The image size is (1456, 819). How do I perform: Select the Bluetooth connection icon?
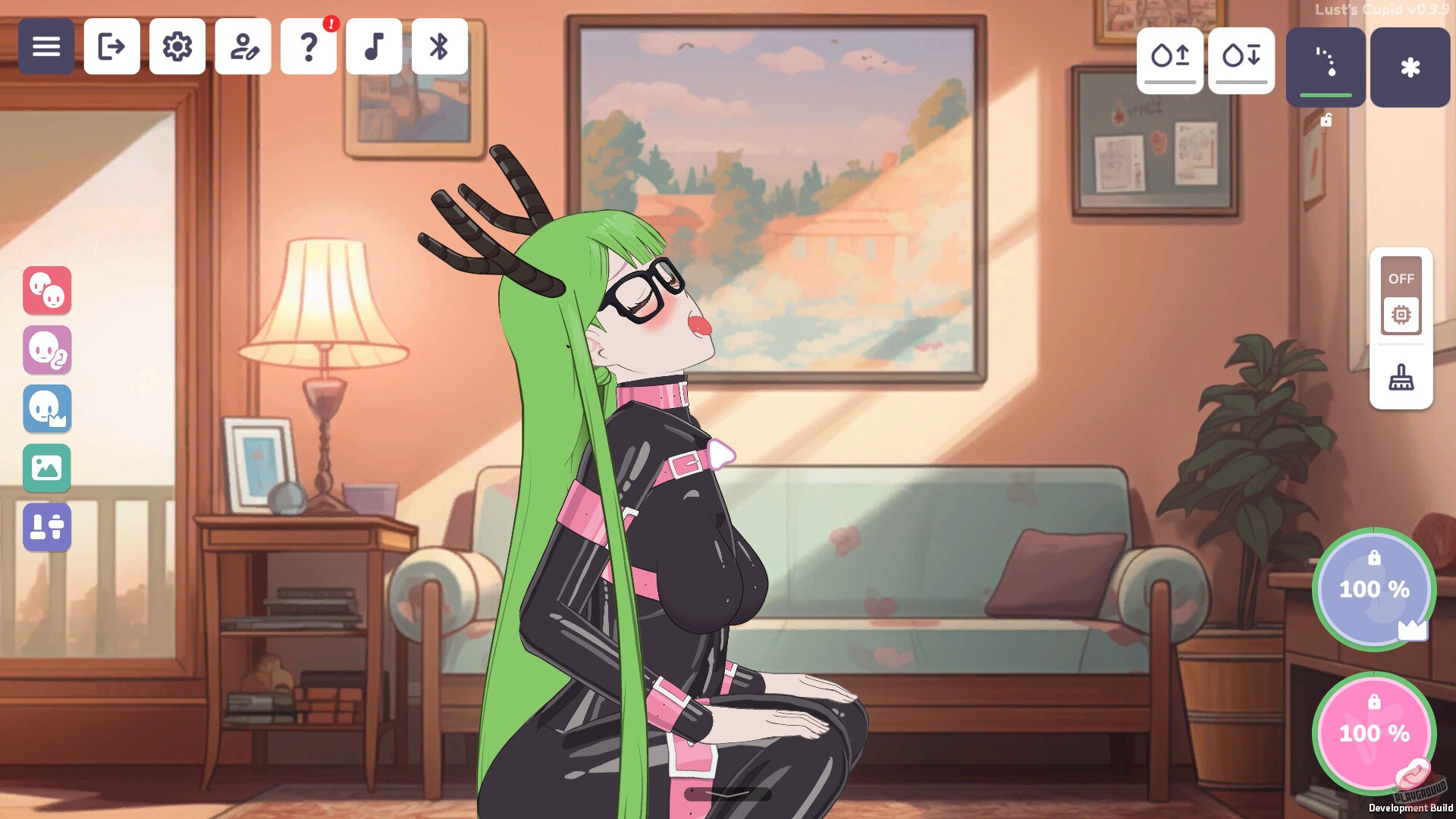tap(440, 47)
